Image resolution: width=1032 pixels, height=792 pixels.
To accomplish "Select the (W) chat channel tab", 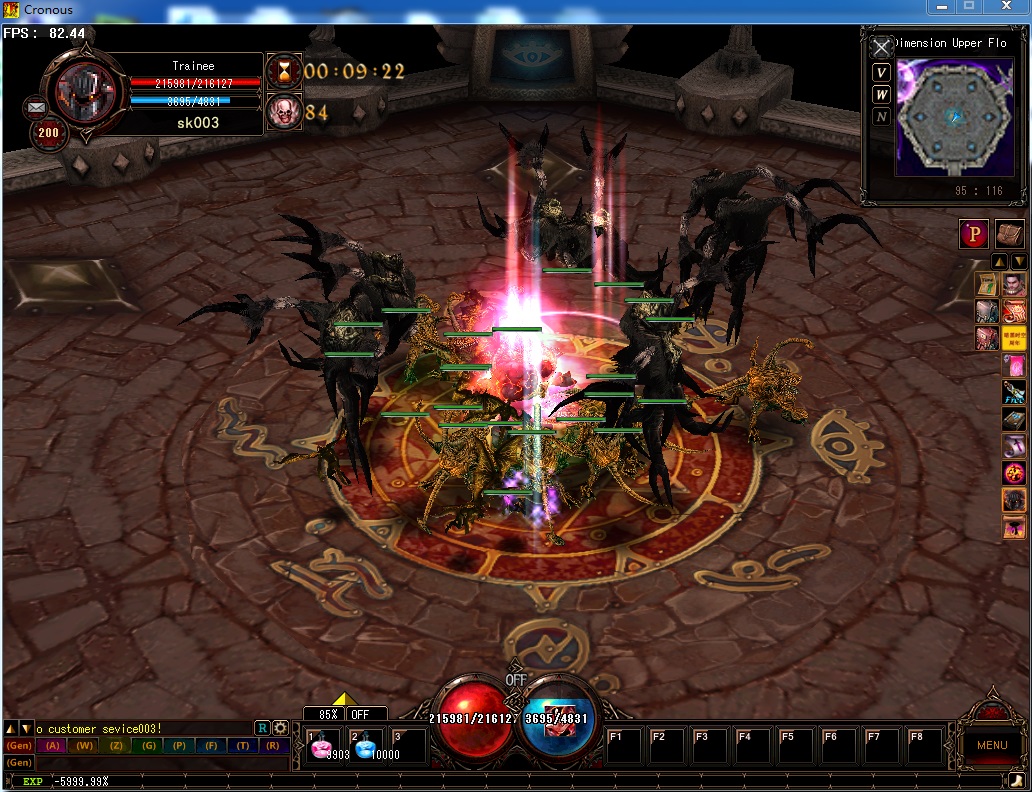I will click(x=85, y=746).
